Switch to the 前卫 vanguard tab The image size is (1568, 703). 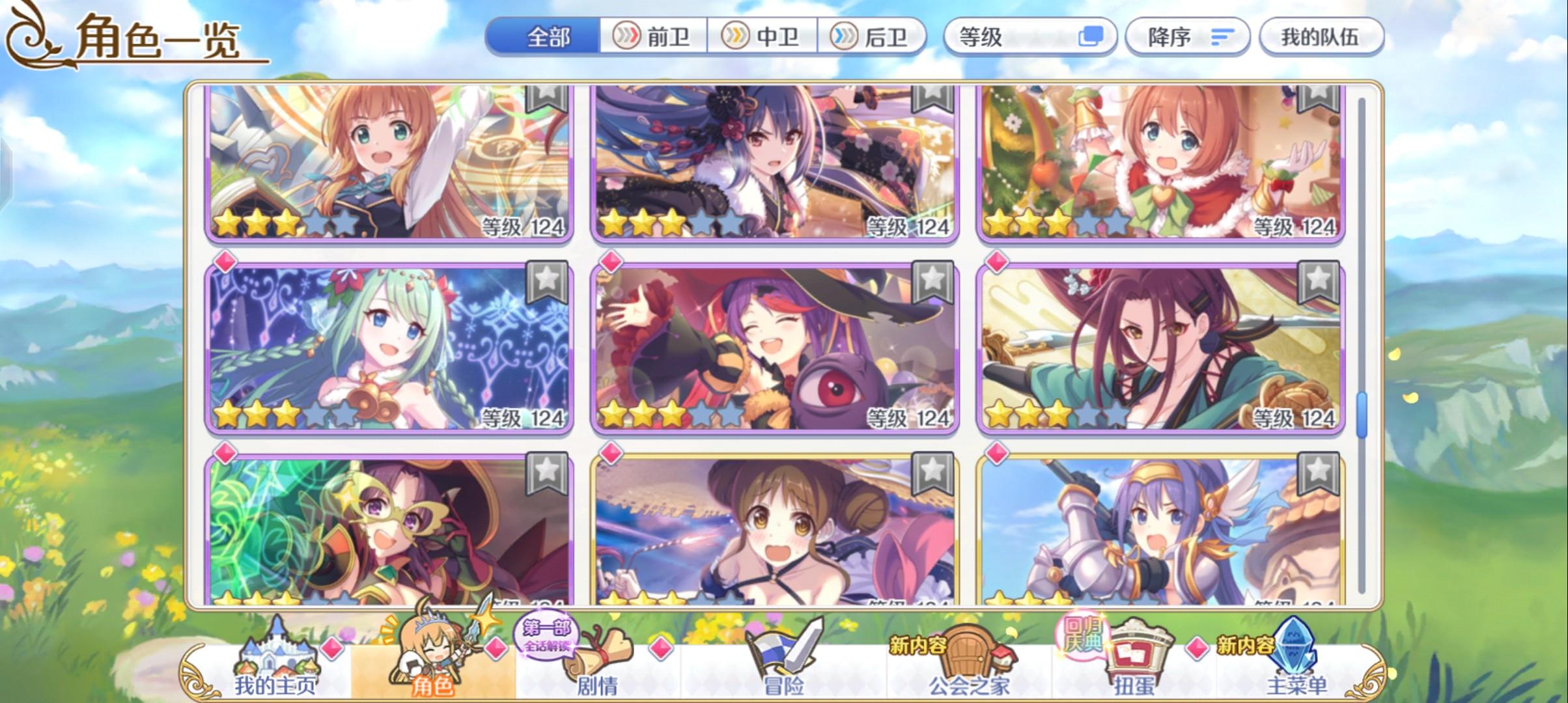click(x=654, y=37)
